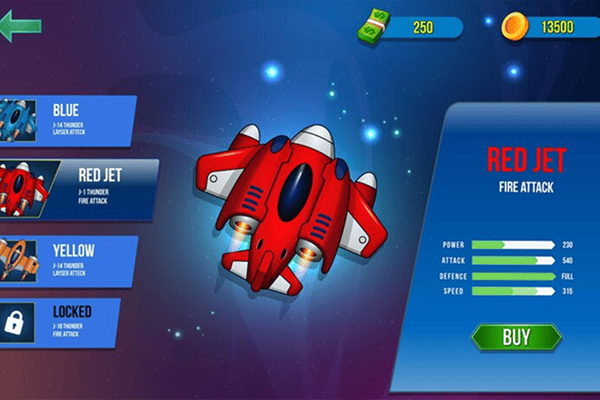Go back with the green arrow
Screen dimensions: 600x400
pos(22,27)
